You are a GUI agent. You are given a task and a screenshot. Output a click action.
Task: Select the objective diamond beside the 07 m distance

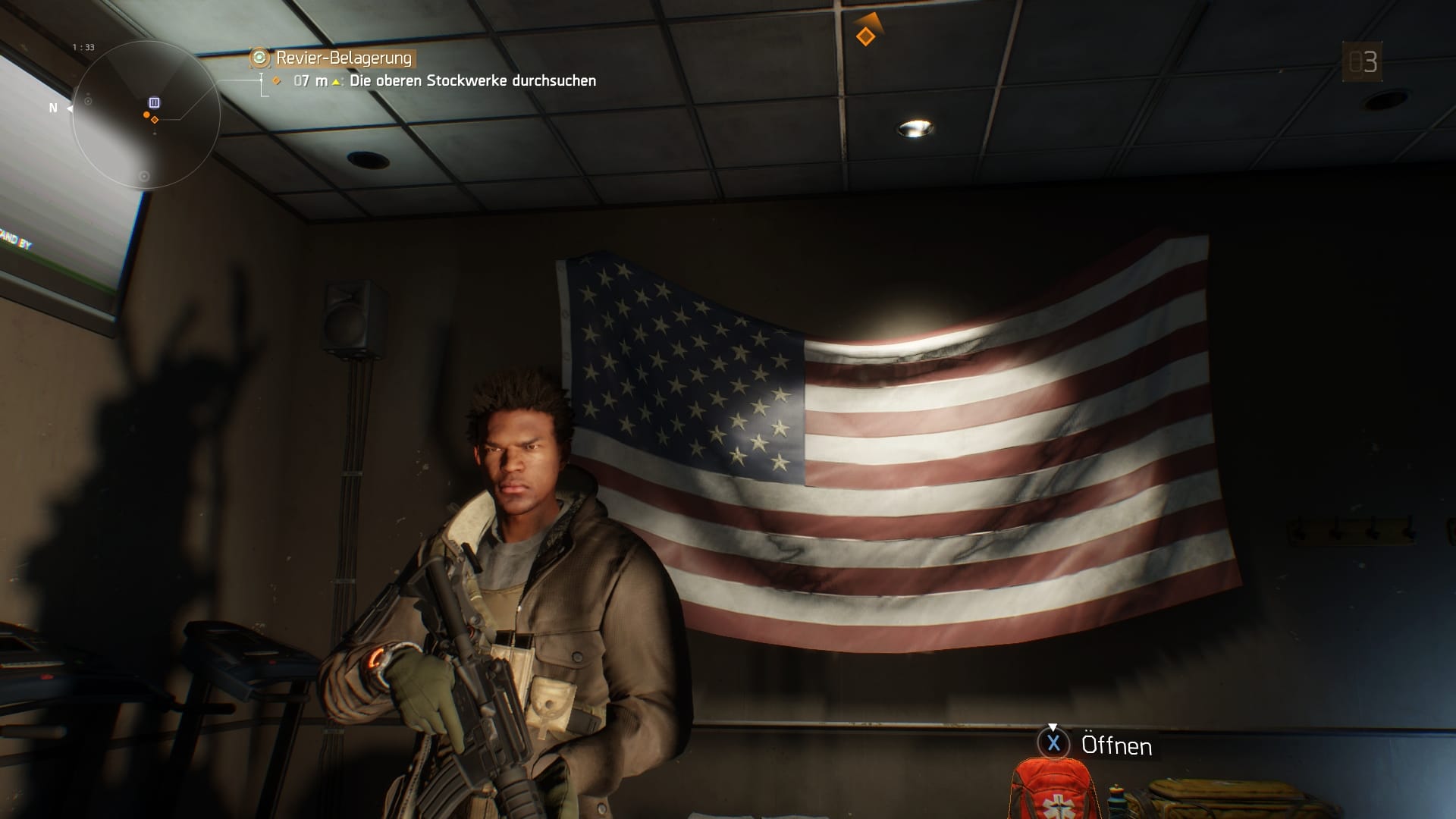click(x=275, y=78)
